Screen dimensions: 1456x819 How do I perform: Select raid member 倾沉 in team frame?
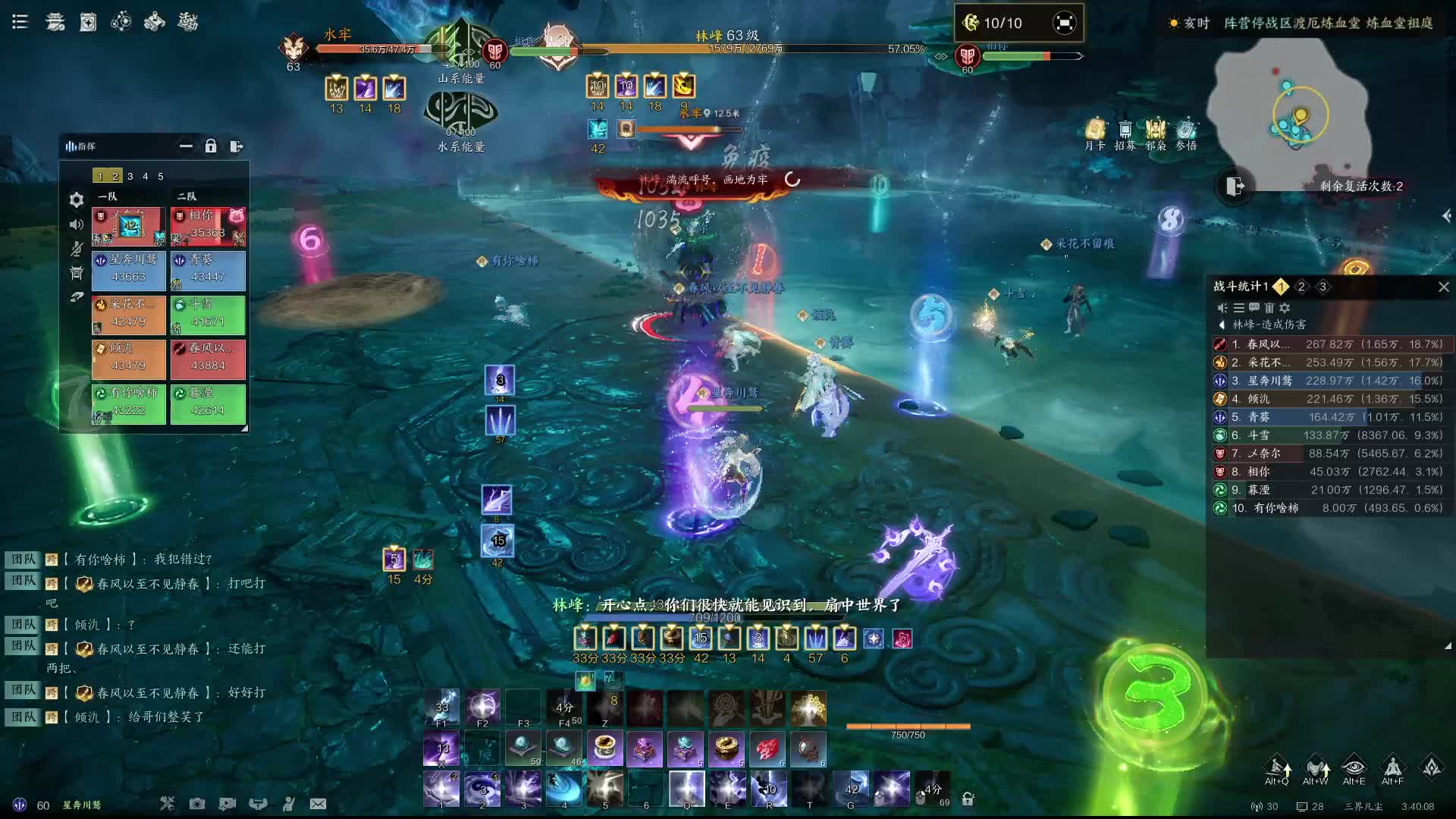[129, 357]
